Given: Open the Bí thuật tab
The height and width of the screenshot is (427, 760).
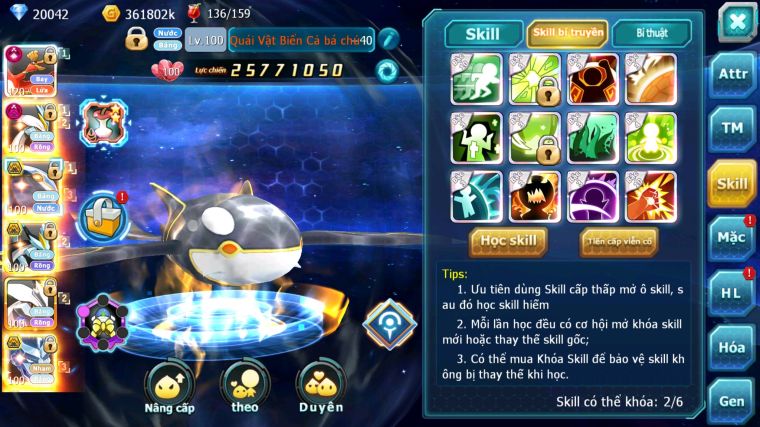Looking at the screenshot, I should [651, 33].
